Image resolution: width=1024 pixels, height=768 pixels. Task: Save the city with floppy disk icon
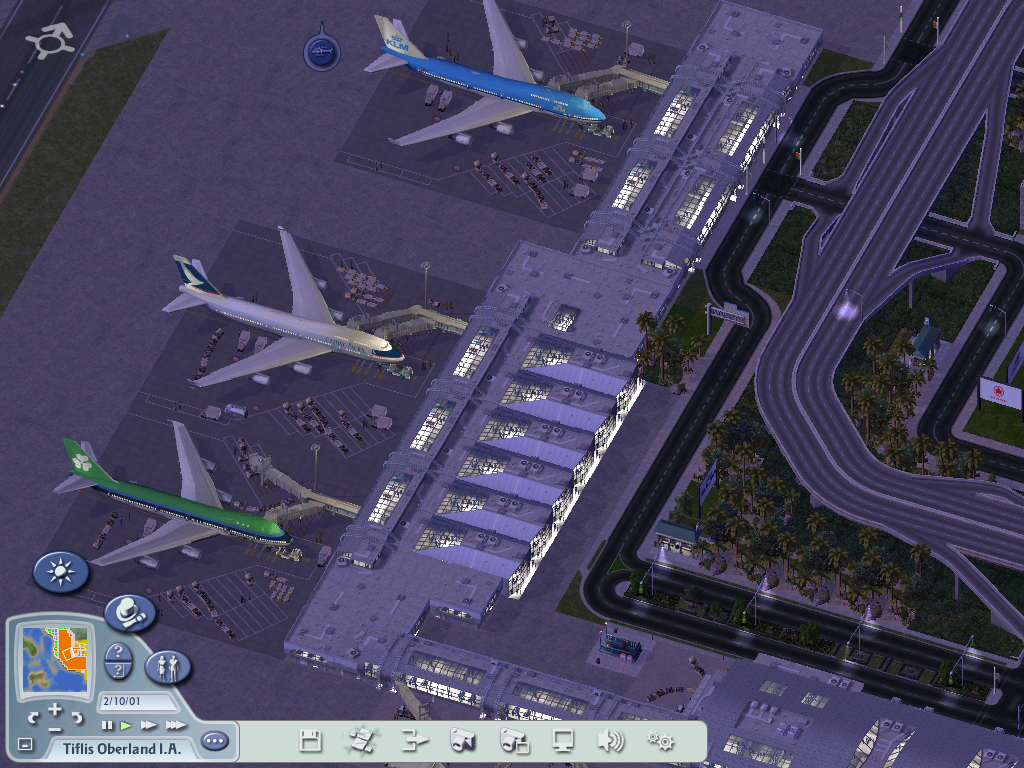(311, 741)
